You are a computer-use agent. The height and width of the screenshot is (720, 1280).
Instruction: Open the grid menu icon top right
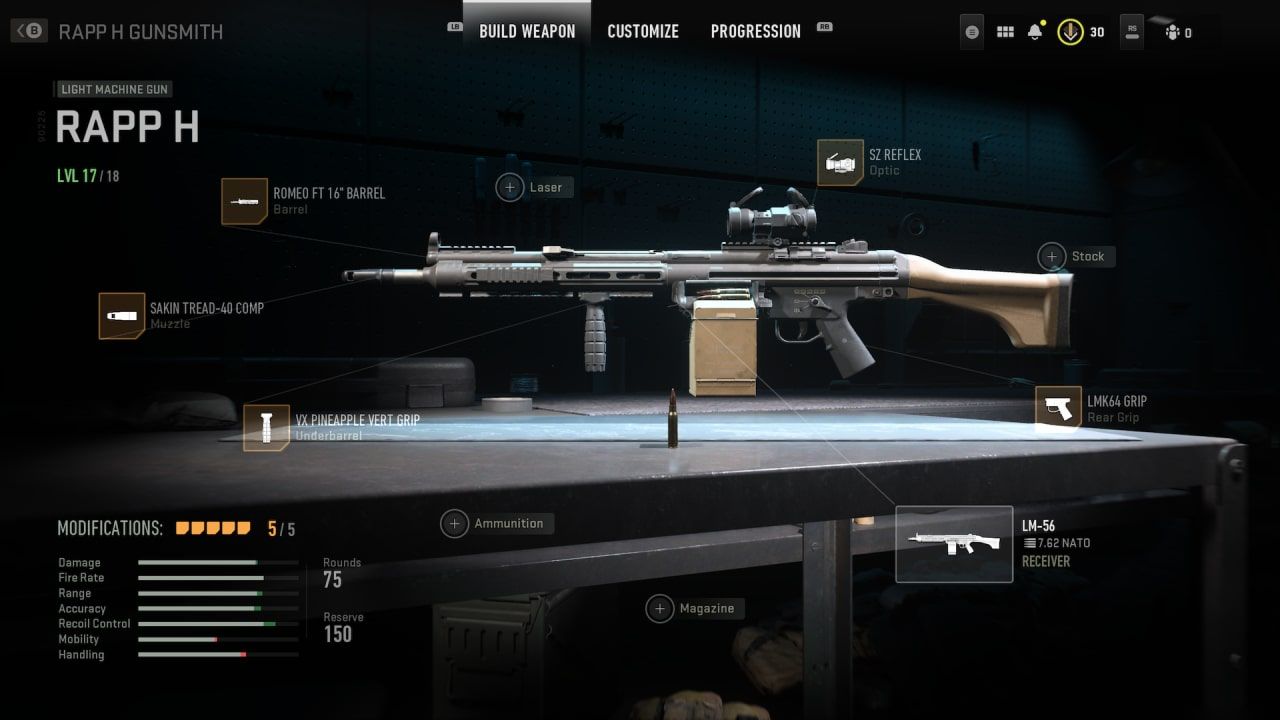click(x=1004, y=31)
